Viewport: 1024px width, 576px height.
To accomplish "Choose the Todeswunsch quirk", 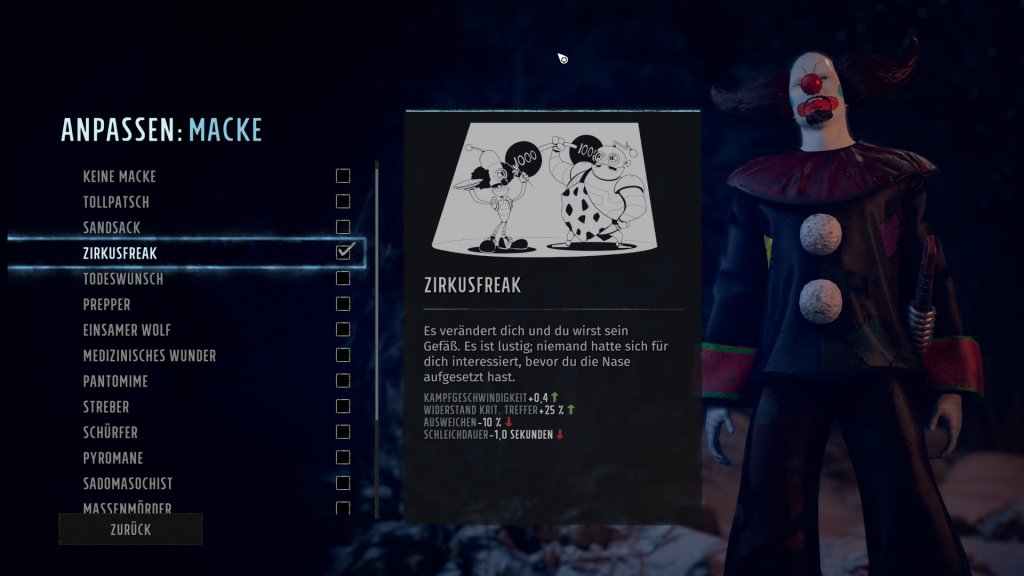I will 123,279.
